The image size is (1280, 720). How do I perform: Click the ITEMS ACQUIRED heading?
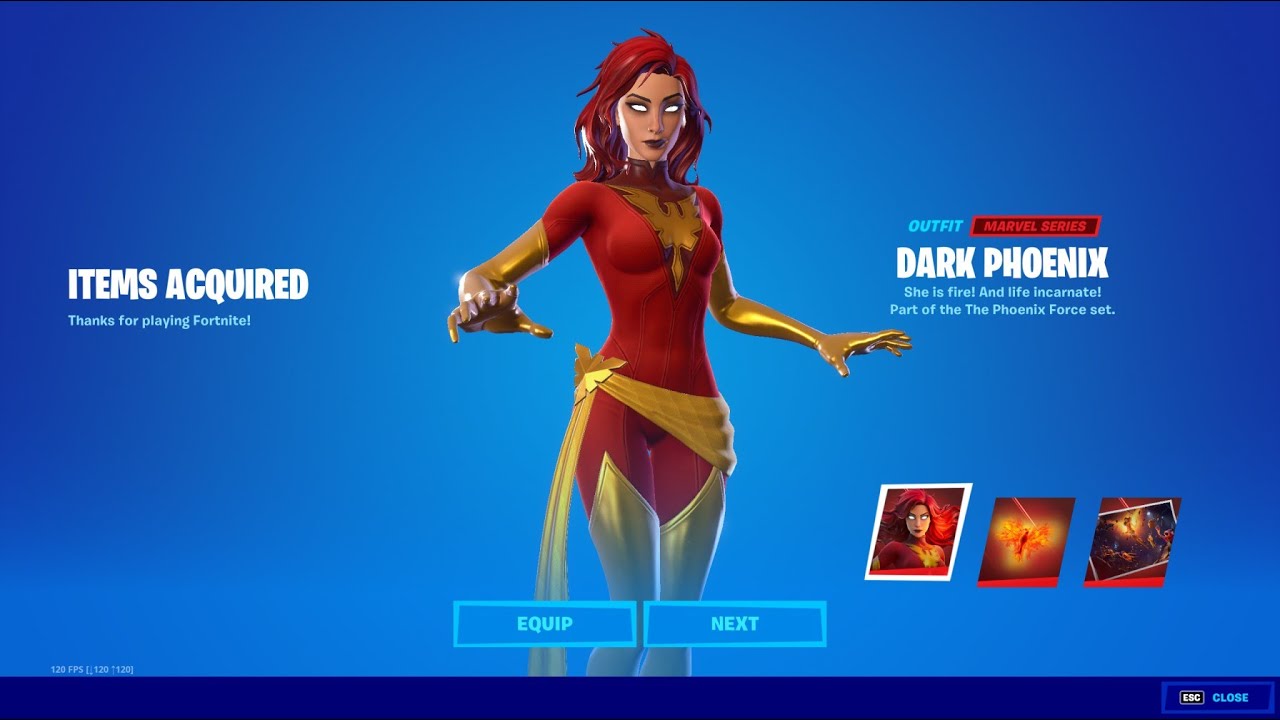[x=186, y=285]
